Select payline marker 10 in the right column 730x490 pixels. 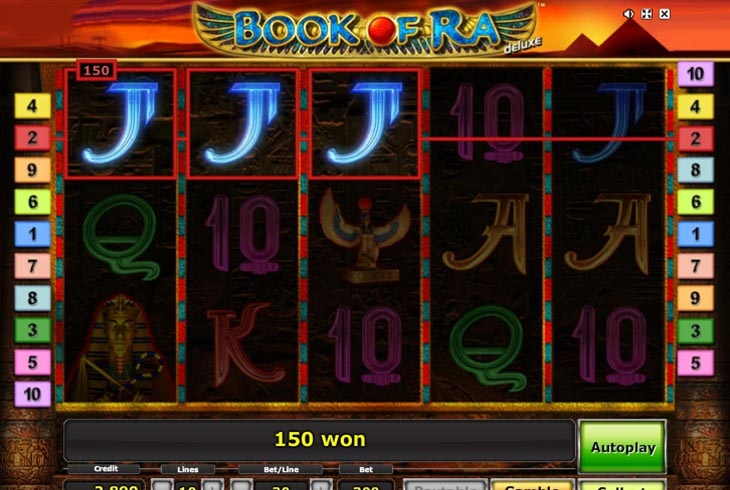[695, 74]
